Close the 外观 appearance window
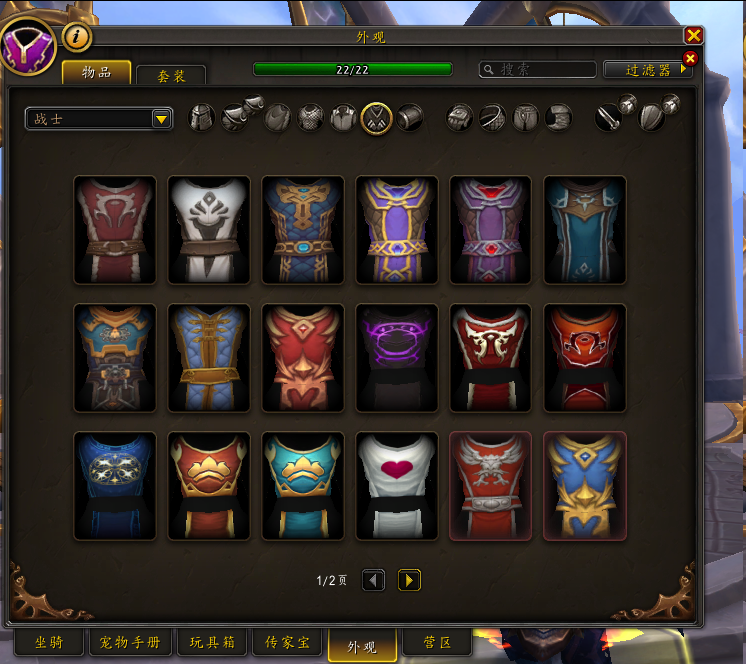The width and height of the screenshot is (746, 664). coord(693,36)
